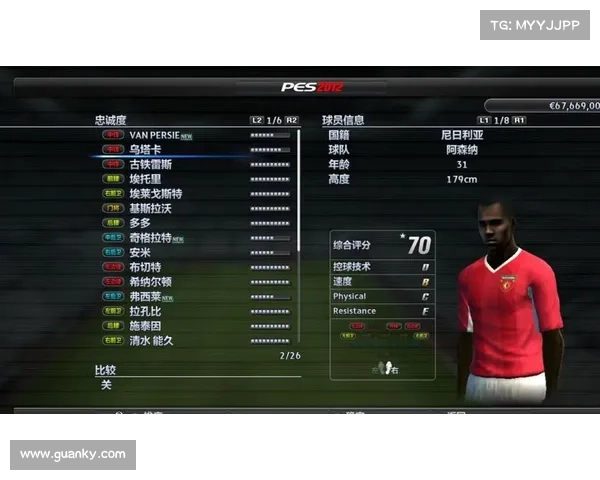Select the 安米 player row
600x480 pixels.
tap(140, 253)
